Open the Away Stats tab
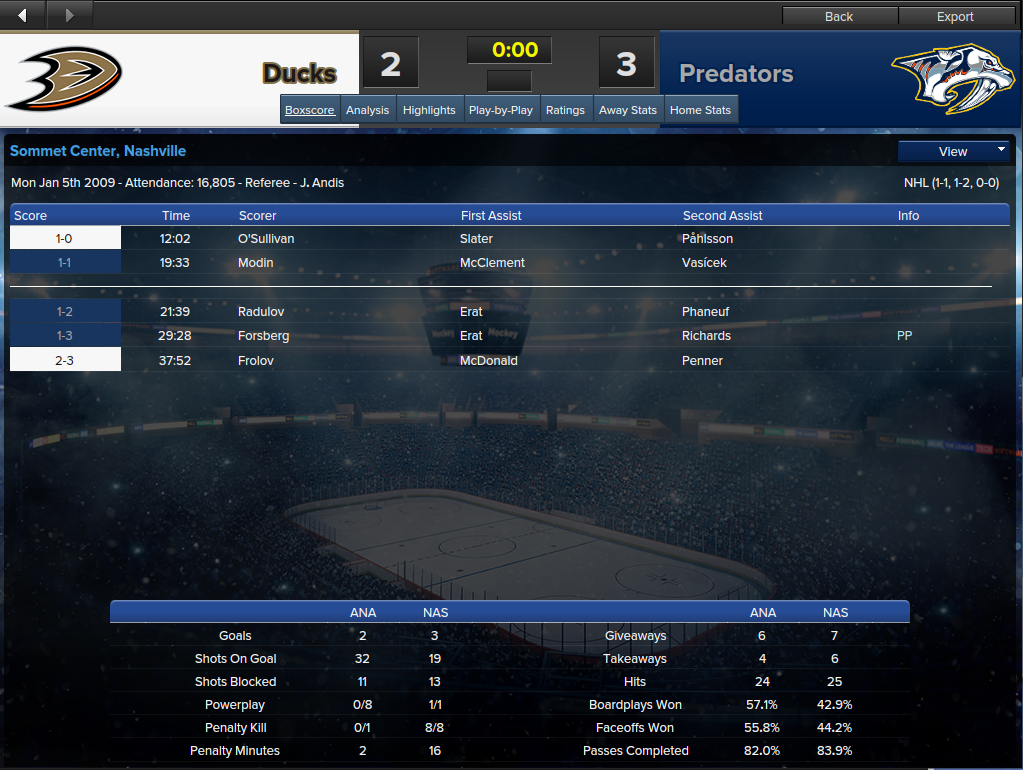The image size is (1023, 770). click(628, 110)
